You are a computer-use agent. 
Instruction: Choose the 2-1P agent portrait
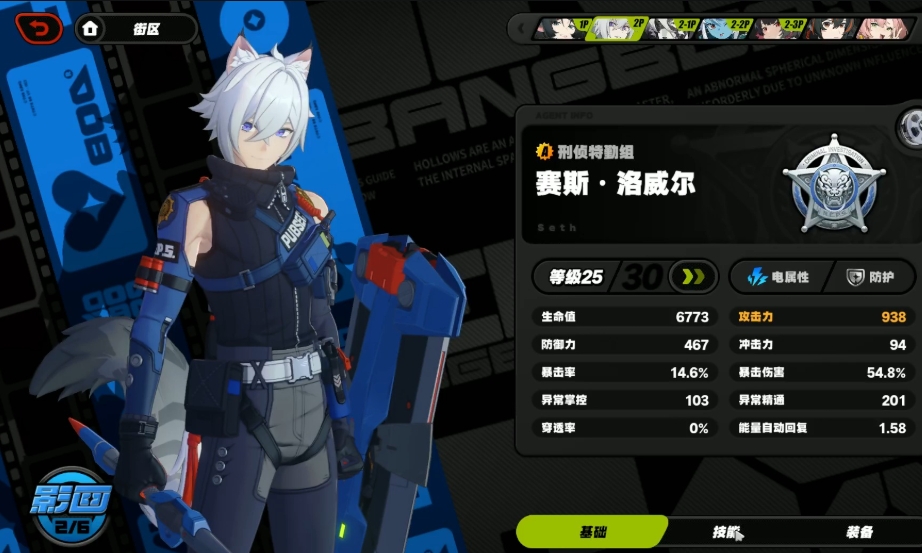pos(670,28)
